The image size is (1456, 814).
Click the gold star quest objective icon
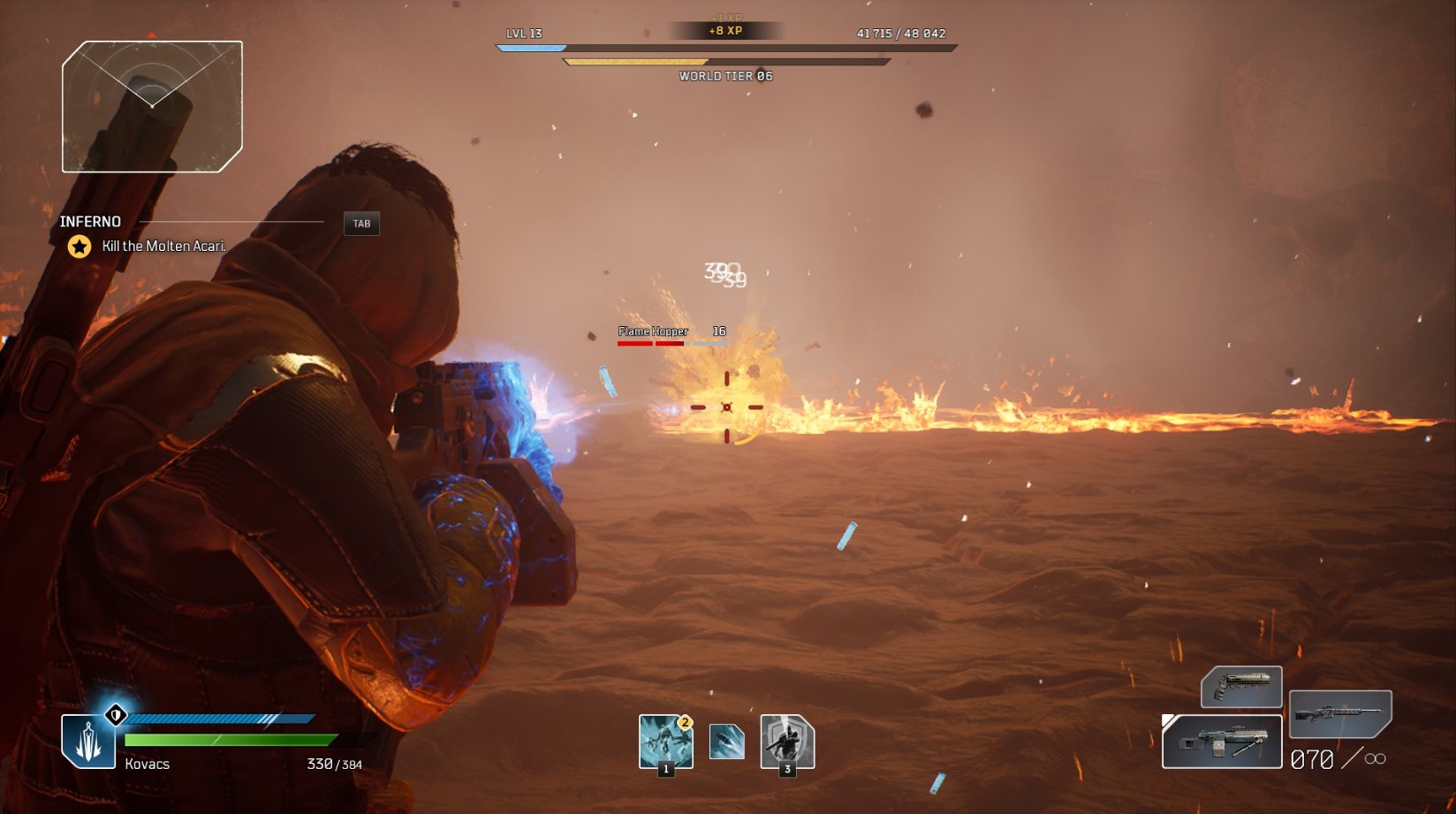[x=78, y=248]
